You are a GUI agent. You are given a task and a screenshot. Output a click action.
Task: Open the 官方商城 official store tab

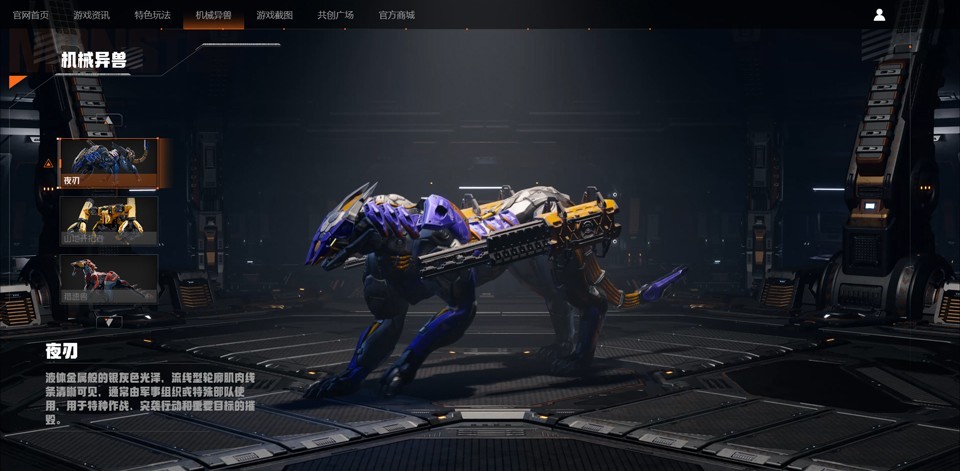coord(396,15)
